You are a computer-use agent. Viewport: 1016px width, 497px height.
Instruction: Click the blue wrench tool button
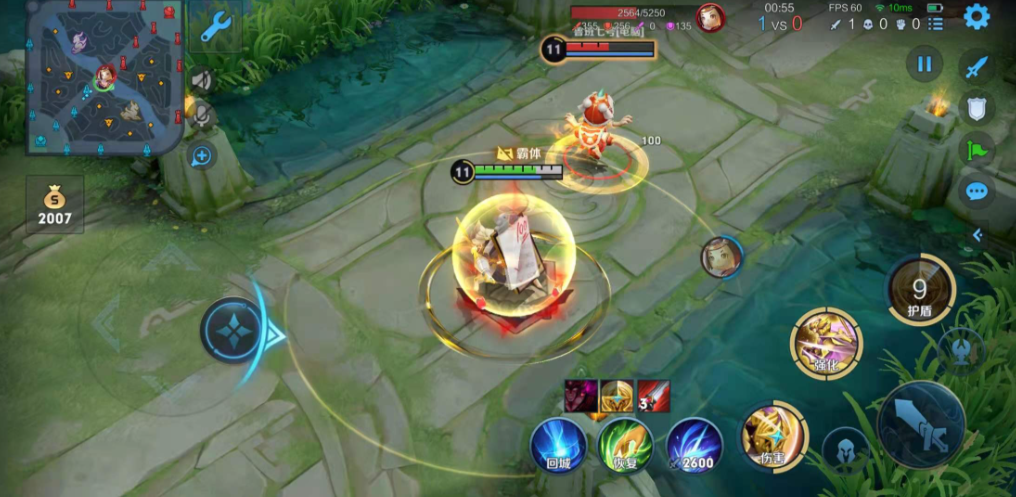pyautogui.click(x=214, y=27)
